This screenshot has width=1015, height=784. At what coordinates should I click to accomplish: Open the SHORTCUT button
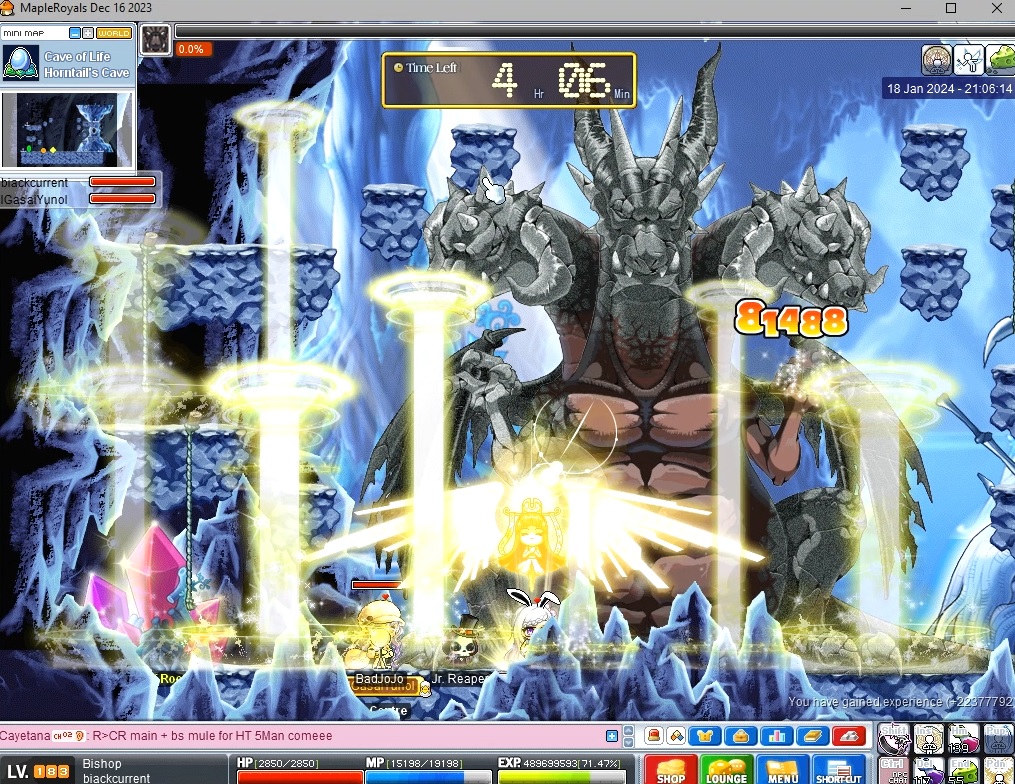[838, 770]
